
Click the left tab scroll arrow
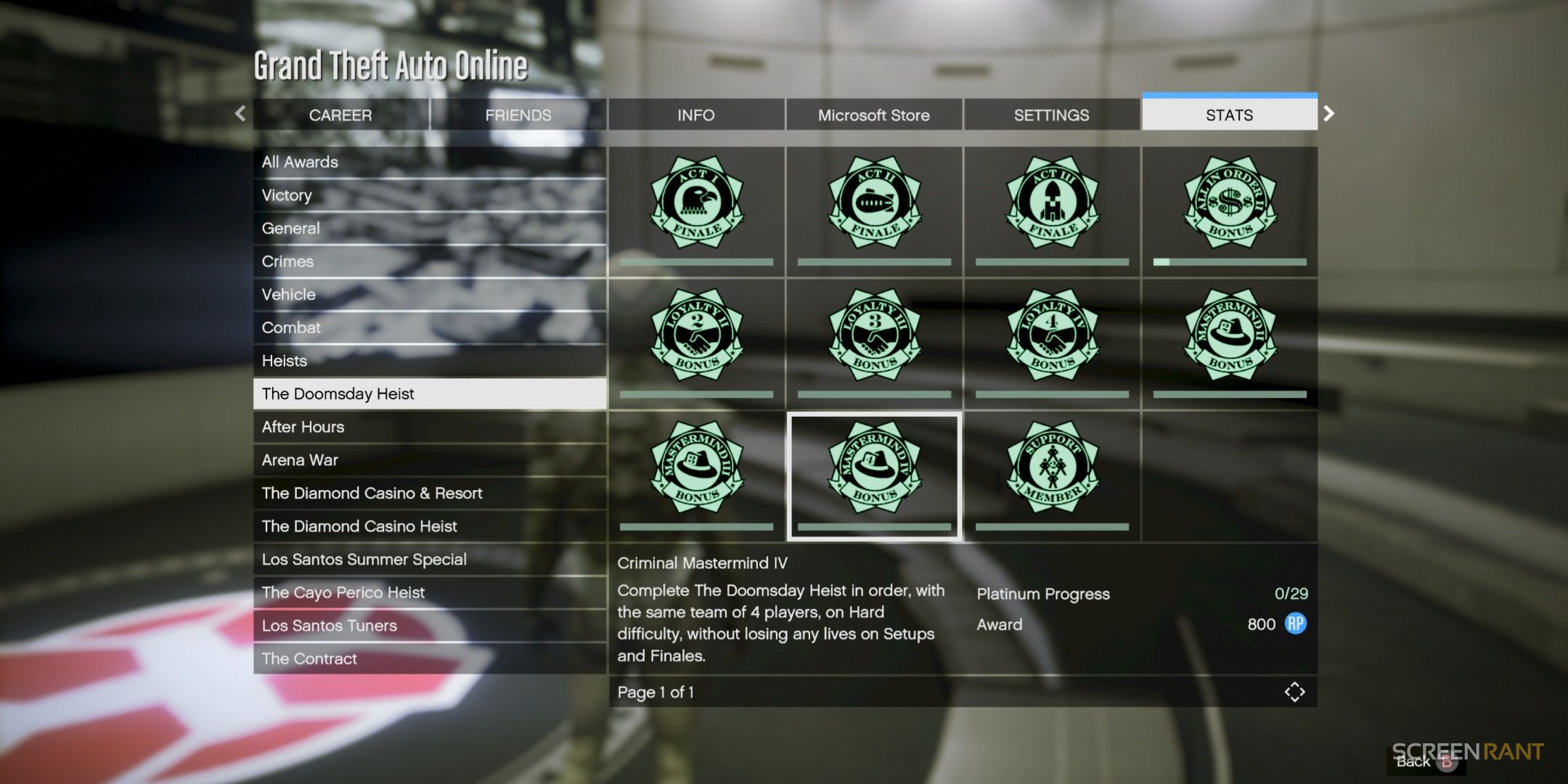tap(240, 113)
